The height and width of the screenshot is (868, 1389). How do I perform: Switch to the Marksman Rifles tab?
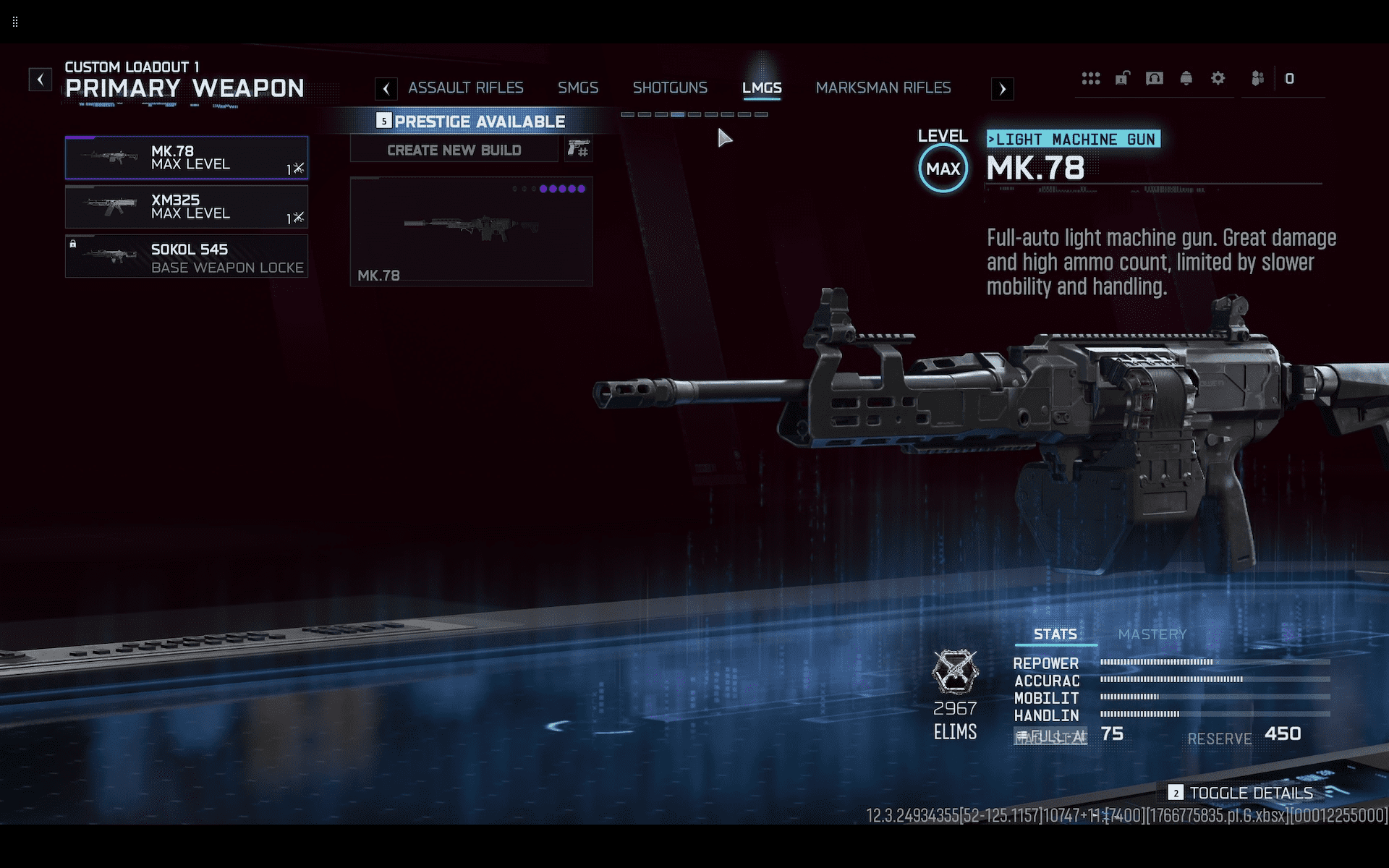pos(883,88)
